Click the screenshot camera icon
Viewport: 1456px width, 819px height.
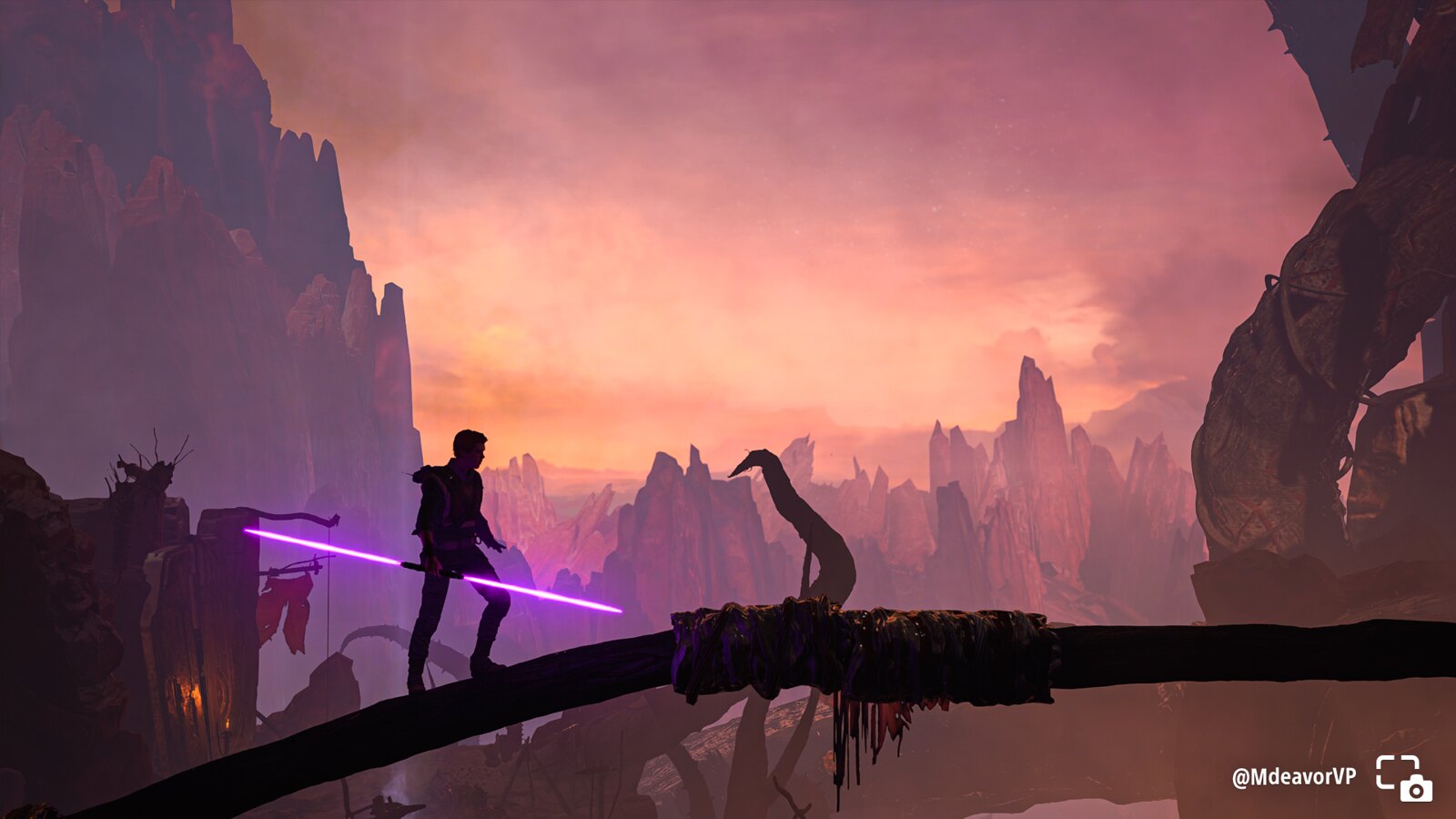pos(1403,777)
